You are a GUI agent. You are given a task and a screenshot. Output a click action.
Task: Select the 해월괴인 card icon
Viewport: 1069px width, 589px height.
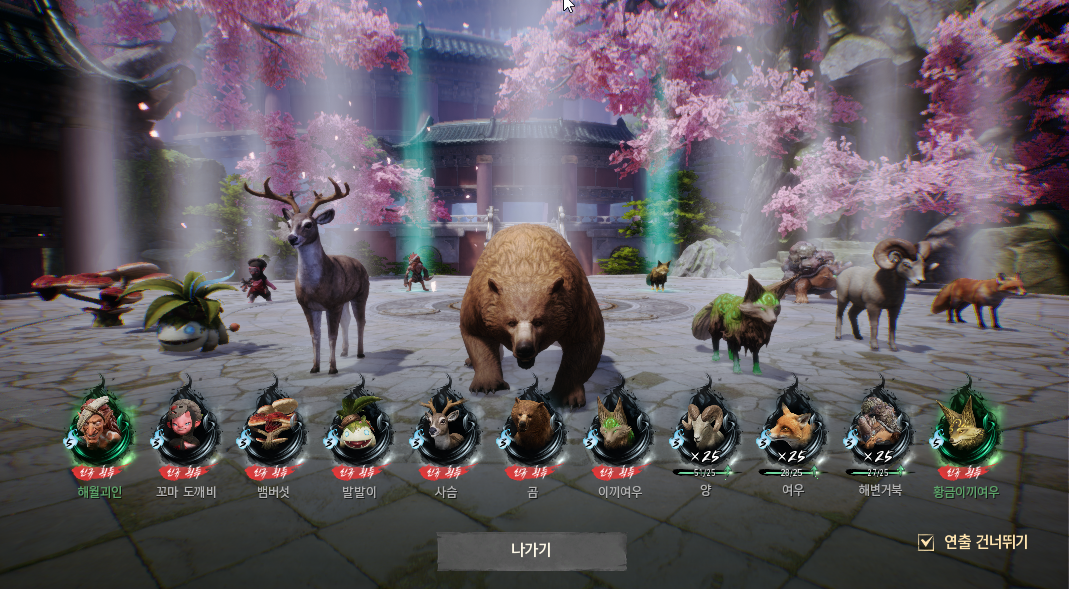coord(98,424)
